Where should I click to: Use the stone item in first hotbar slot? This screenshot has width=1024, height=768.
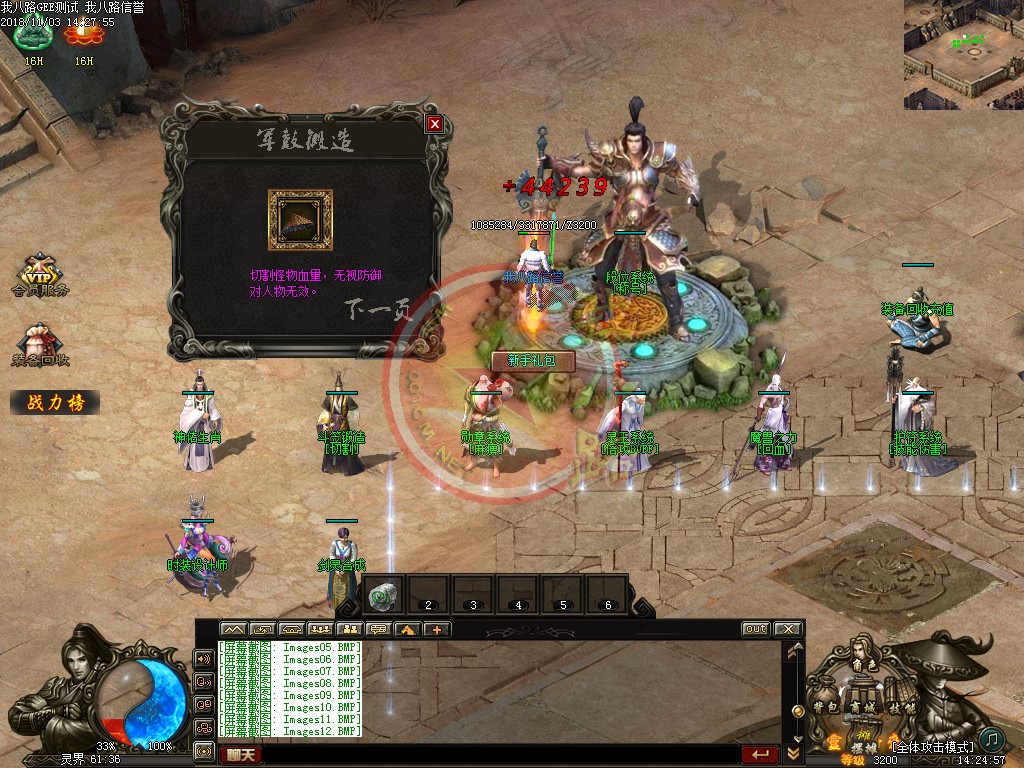click(383, 595)
